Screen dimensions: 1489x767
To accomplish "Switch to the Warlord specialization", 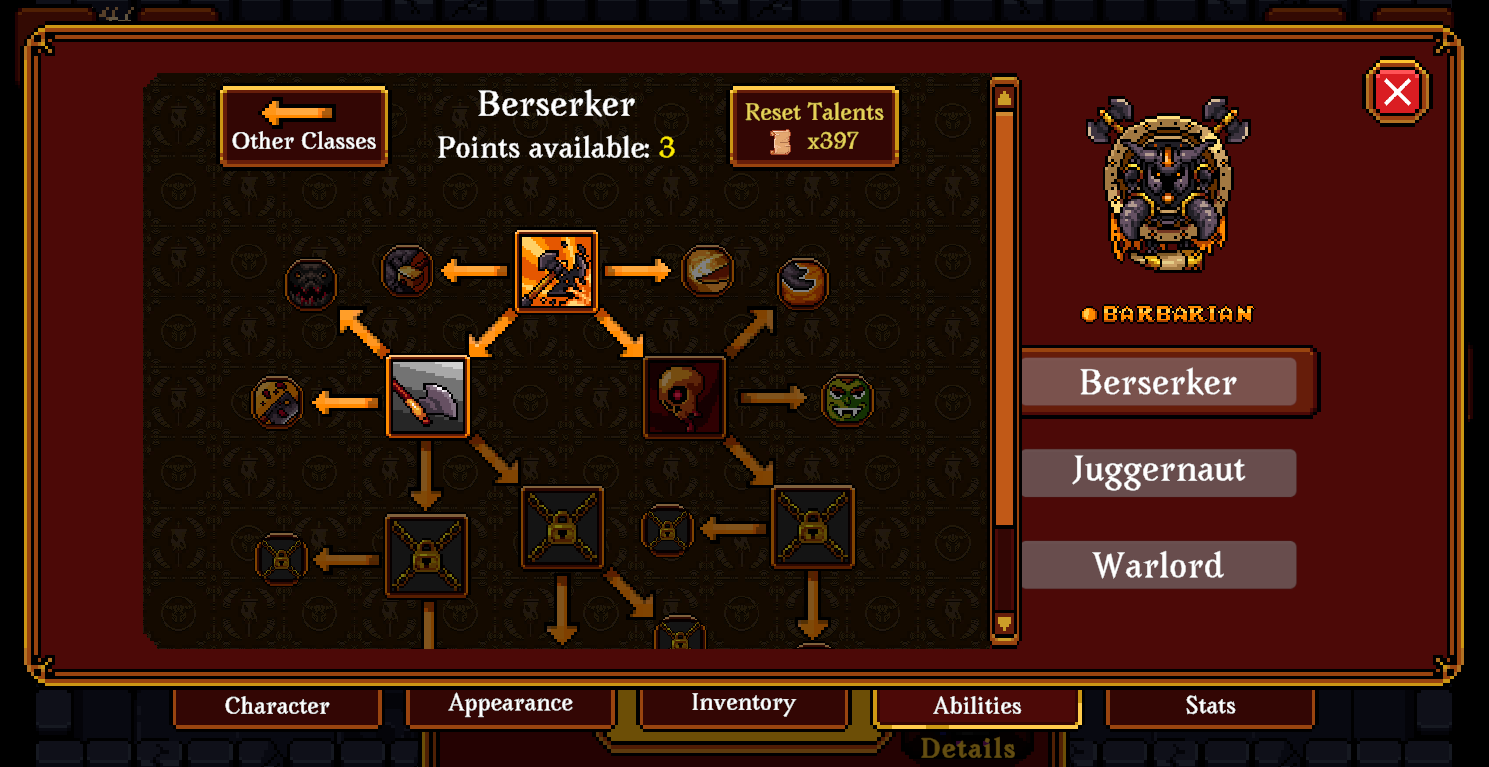I will 1158,565.
